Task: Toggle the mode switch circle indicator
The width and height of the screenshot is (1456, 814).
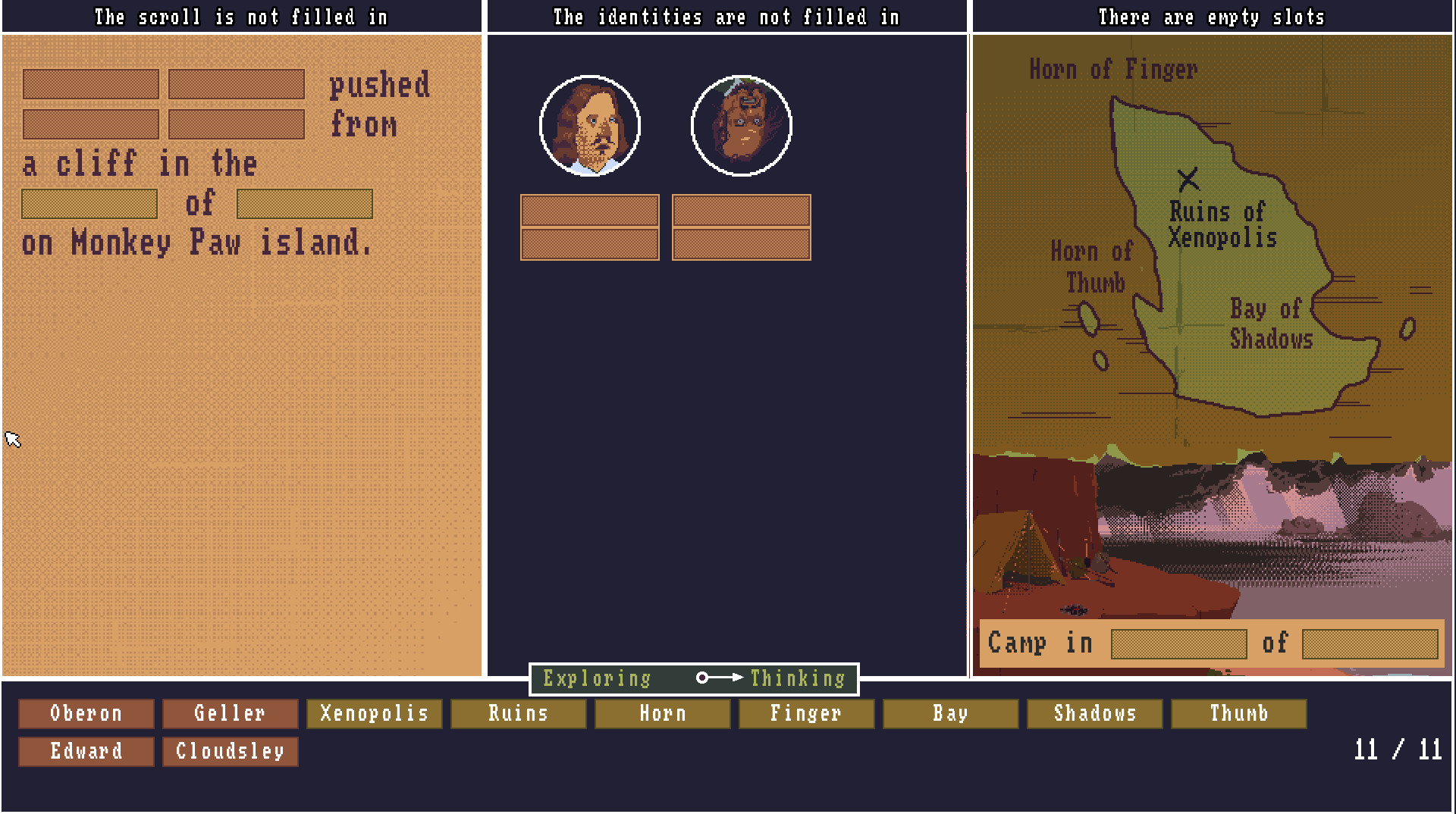Action: click(x=702, y=678)
